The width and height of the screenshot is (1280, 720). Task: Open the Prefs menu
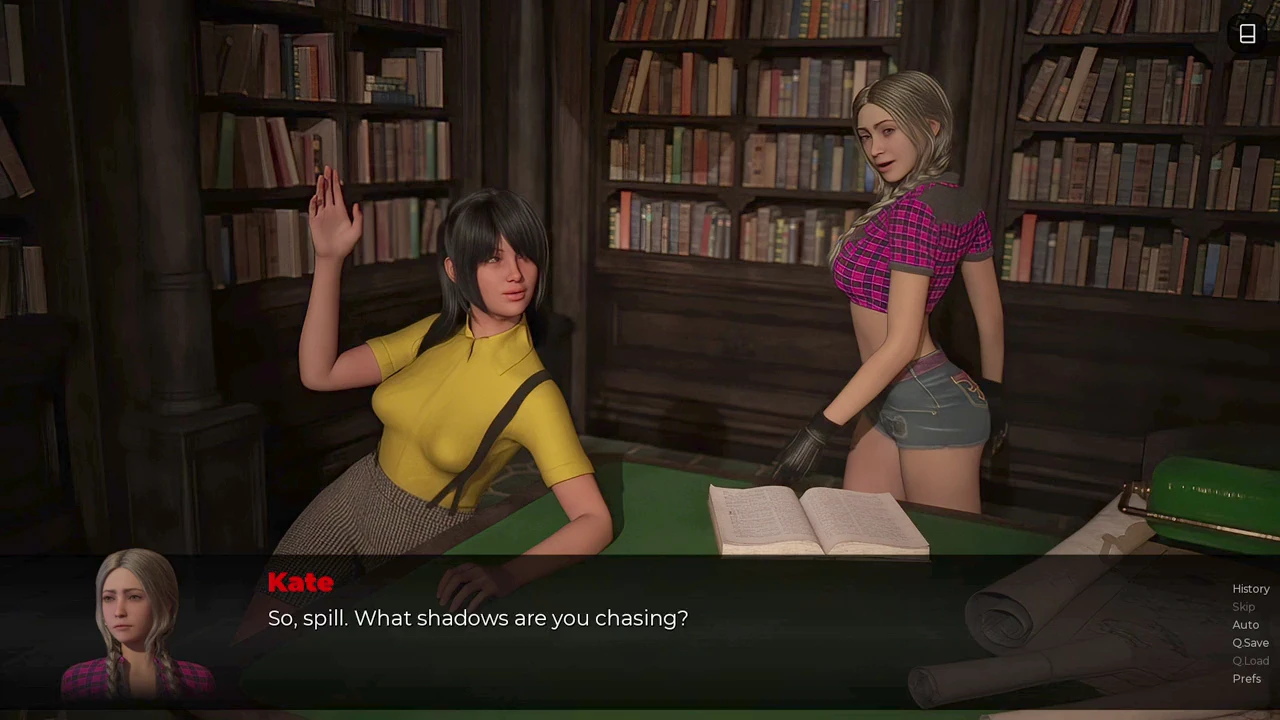point(1246,679)
